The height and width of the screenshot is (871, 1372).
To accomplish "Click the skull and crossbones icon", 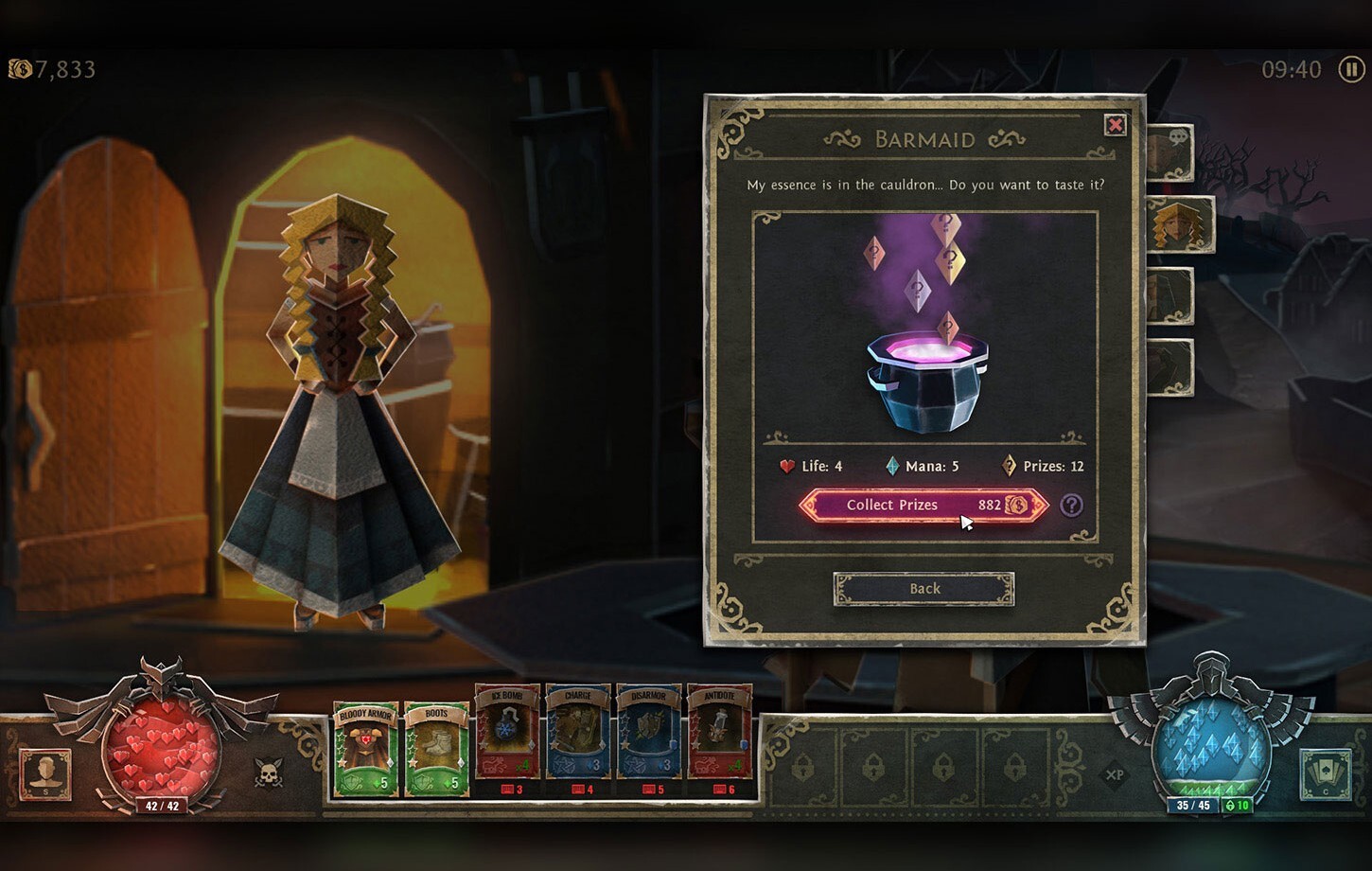I will (269, 773).
